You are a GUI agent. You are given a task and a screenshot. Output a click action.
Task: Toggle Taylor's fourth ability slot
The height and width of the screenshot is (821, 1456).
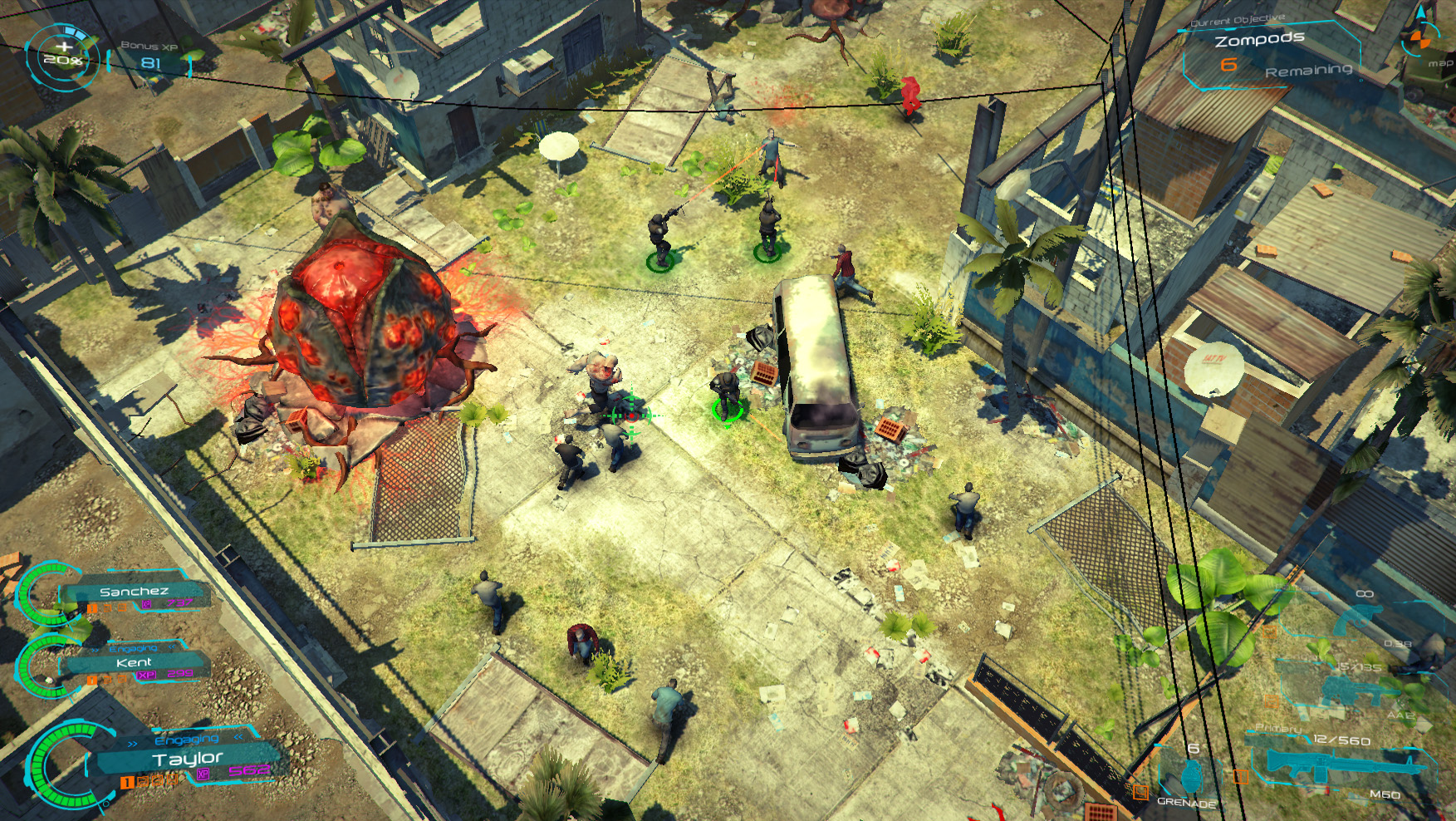click(x=171, y=780)
